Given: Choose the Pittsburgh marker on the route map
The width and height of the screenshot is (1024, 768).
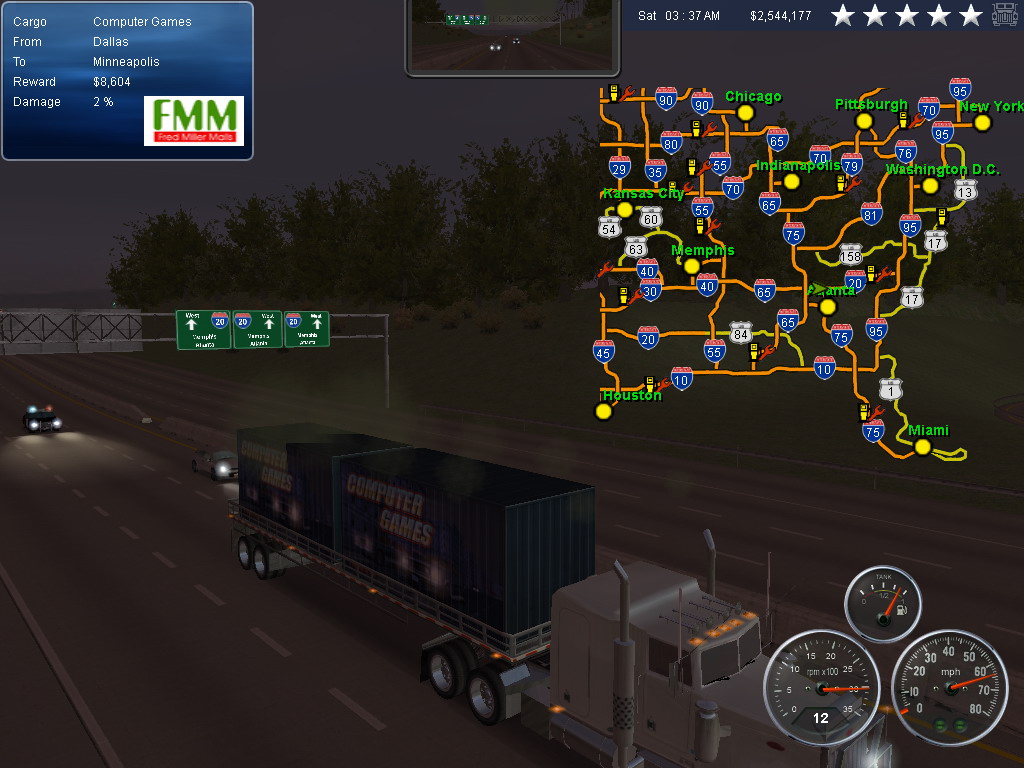Looking at the screenshot, I should [x=864, y=121].
